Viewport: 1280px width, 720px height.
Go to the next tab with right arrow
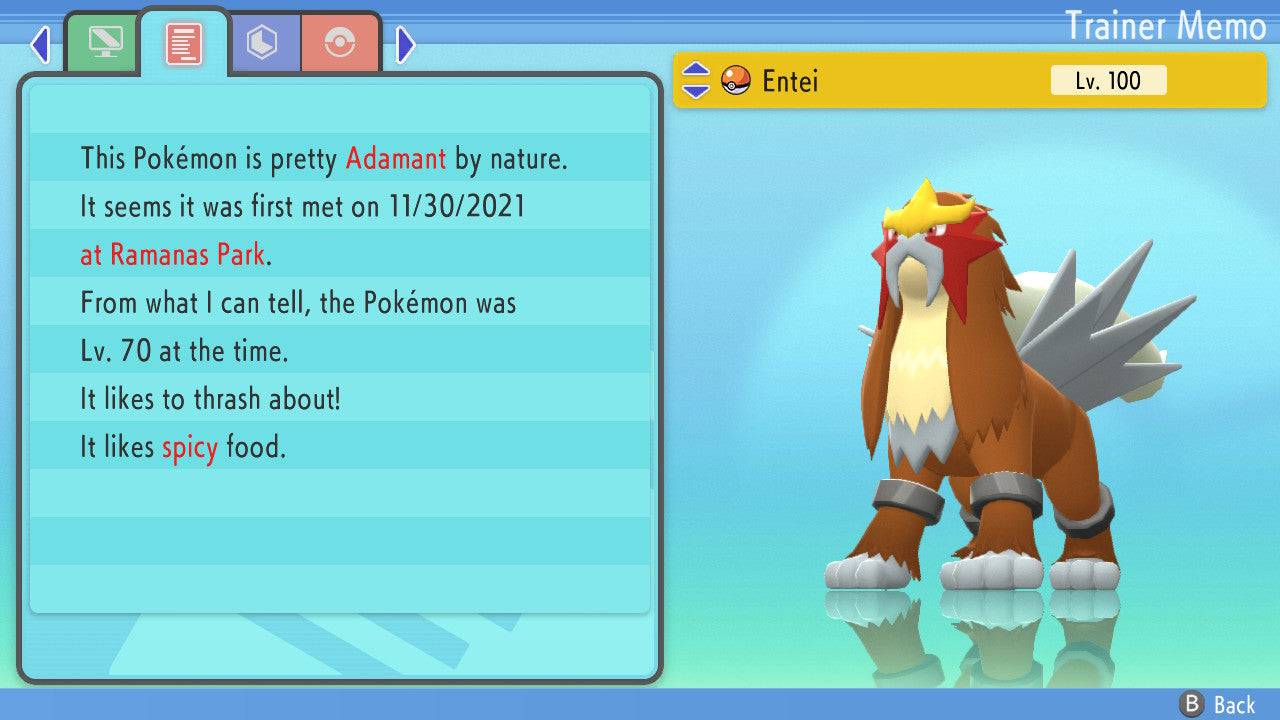pos(405,44)
